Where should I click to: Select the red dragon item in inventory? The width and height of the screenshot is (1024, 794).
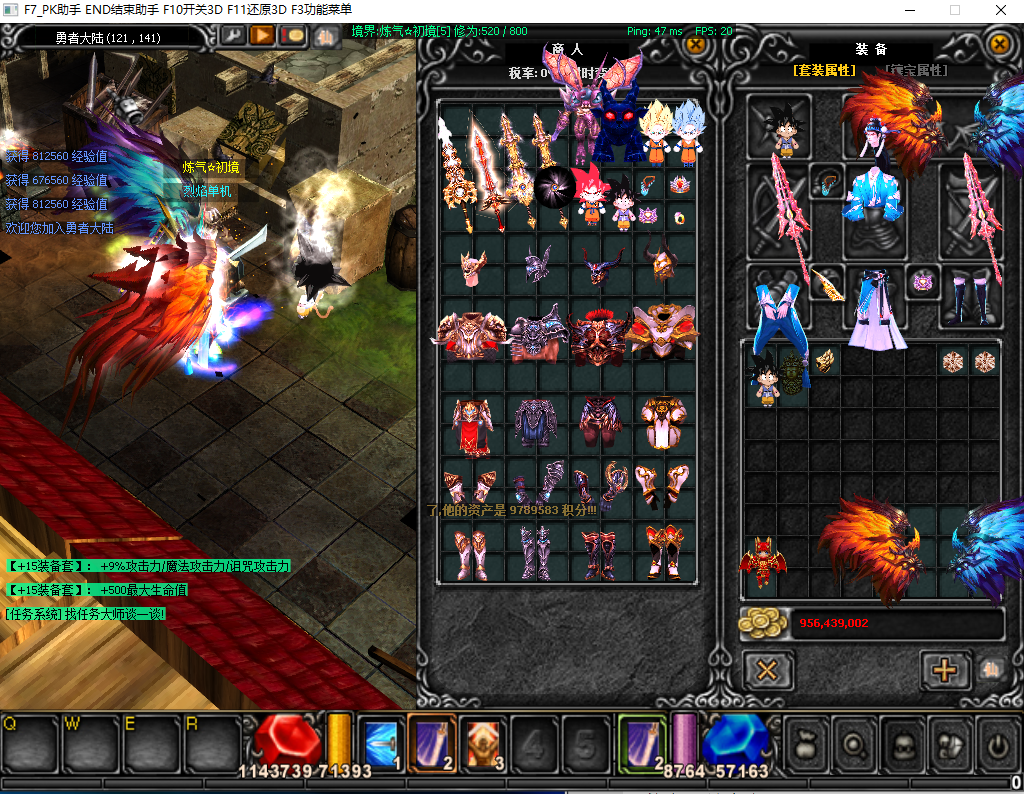coord(762,565)
